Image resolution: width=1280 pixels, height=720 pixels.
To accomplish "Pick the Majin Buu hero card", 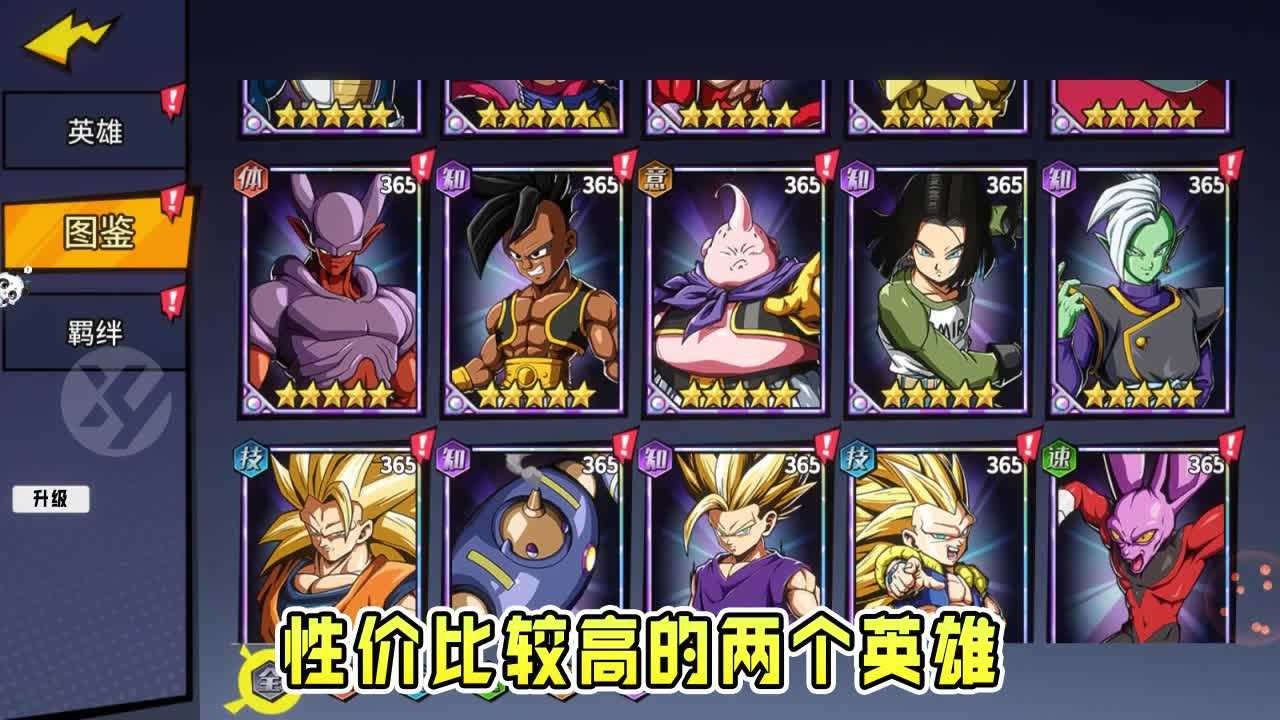I will 737,290.
